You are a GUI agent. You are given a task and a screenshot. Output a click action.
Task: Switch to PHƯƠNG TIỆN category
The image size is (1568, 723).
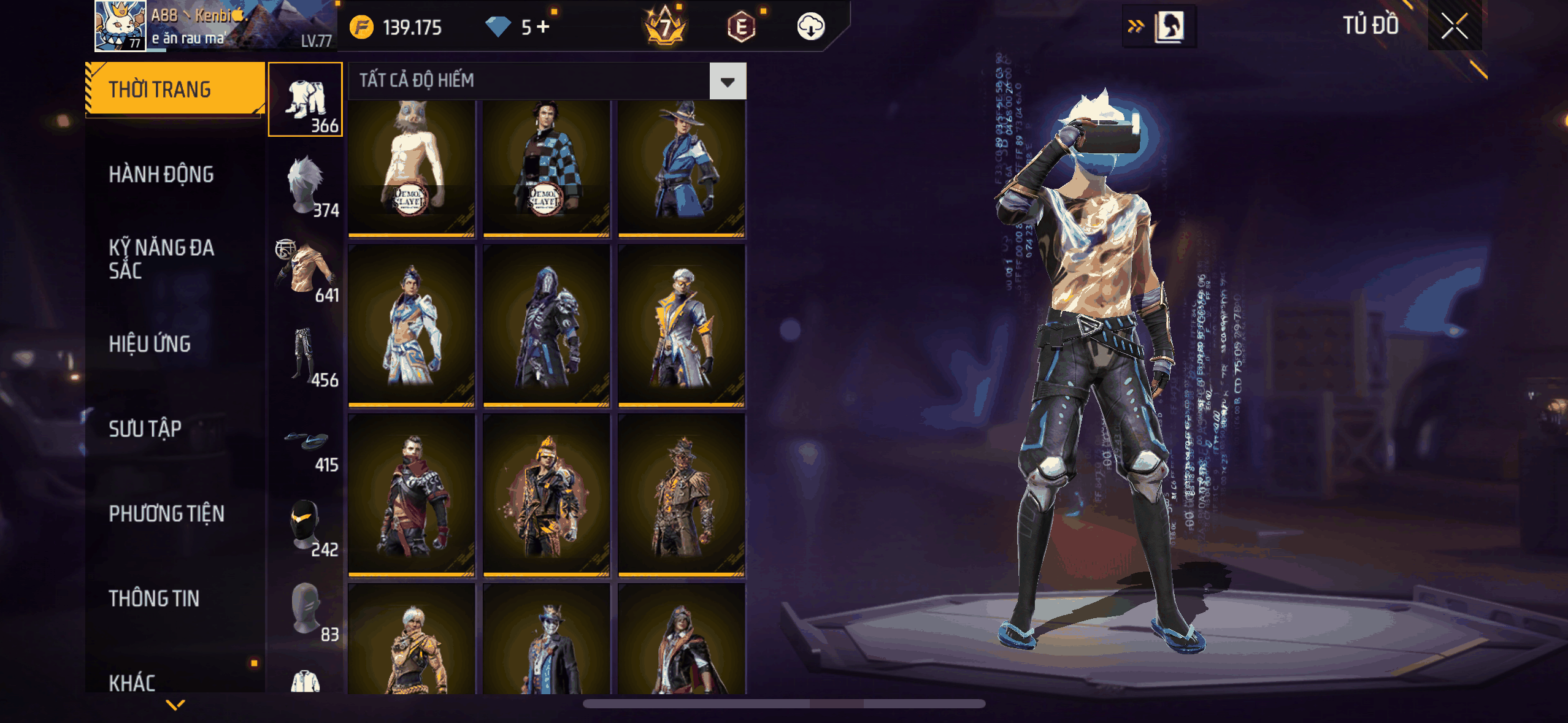click(166, 513)
